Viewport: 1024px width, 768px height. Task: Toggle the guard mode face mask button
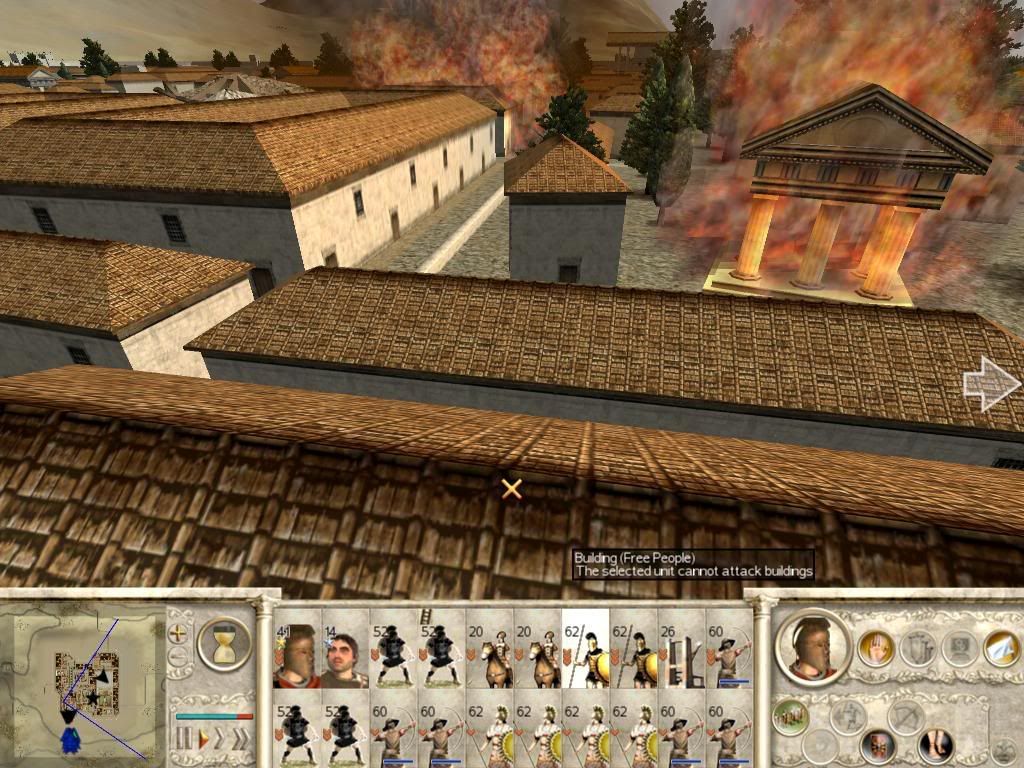click(x=877, y=745)
